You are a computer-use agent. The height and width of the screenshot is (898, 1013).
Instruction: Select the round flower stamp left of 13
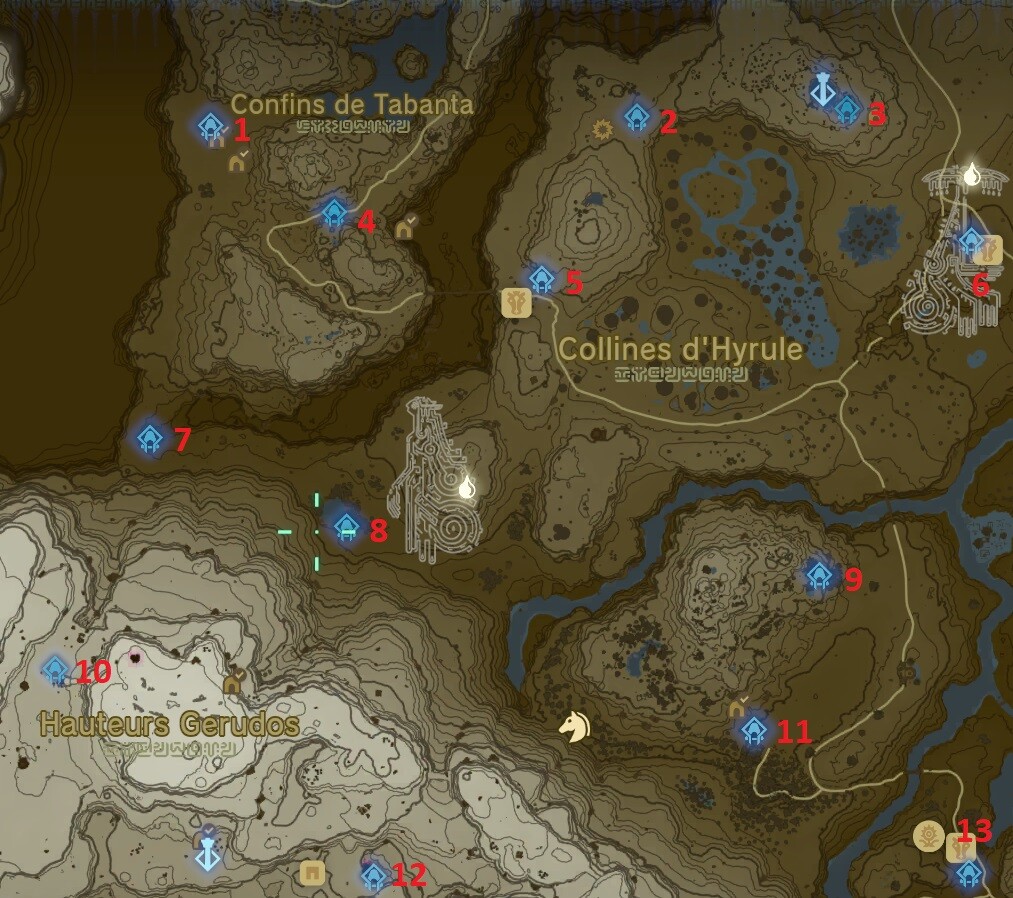click(930, 836)
